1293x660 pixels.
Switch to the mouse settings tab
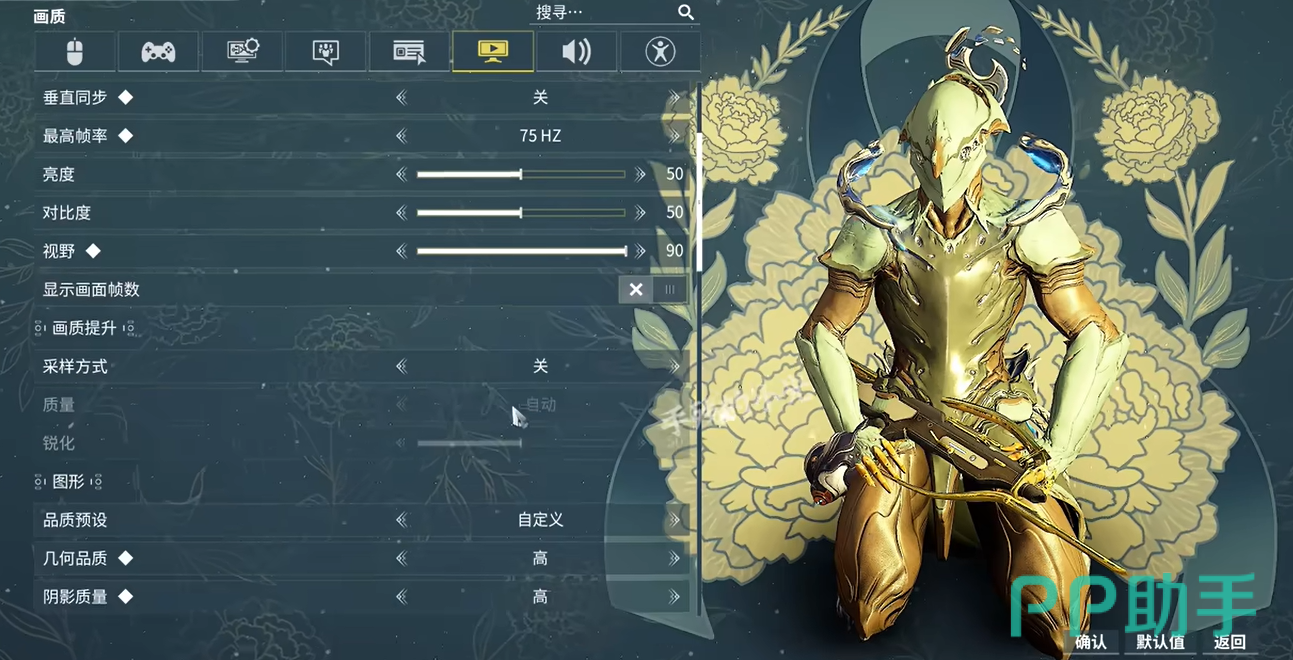(75, 51)
